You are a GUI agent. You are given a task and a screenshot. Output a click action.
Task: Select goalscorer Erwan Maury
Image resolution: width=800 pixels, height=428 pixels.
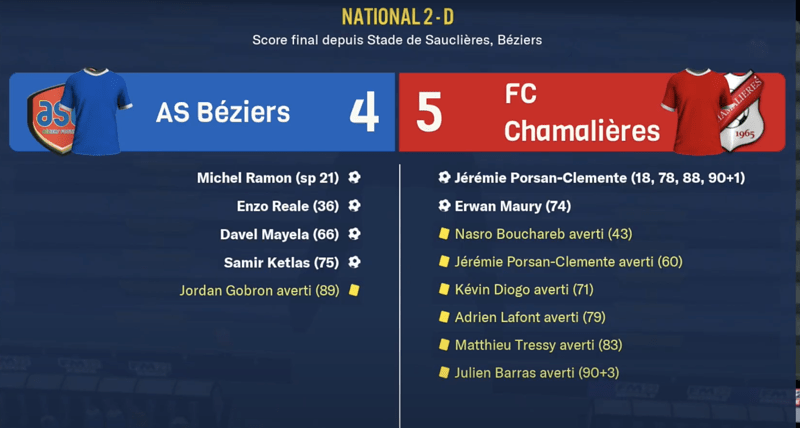pos(512,206)
